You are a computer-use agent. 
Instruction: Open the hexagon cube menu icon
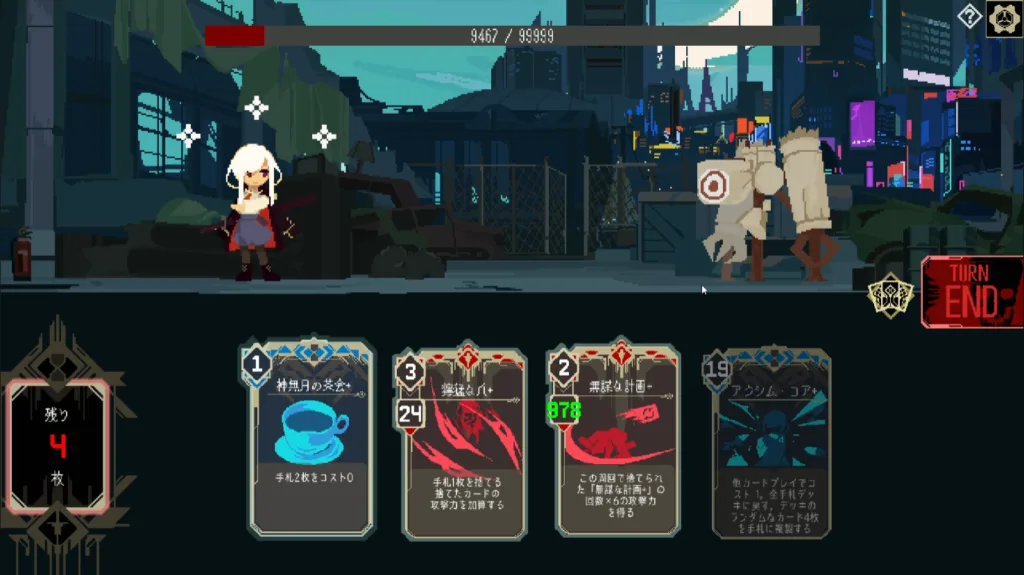1004,19
